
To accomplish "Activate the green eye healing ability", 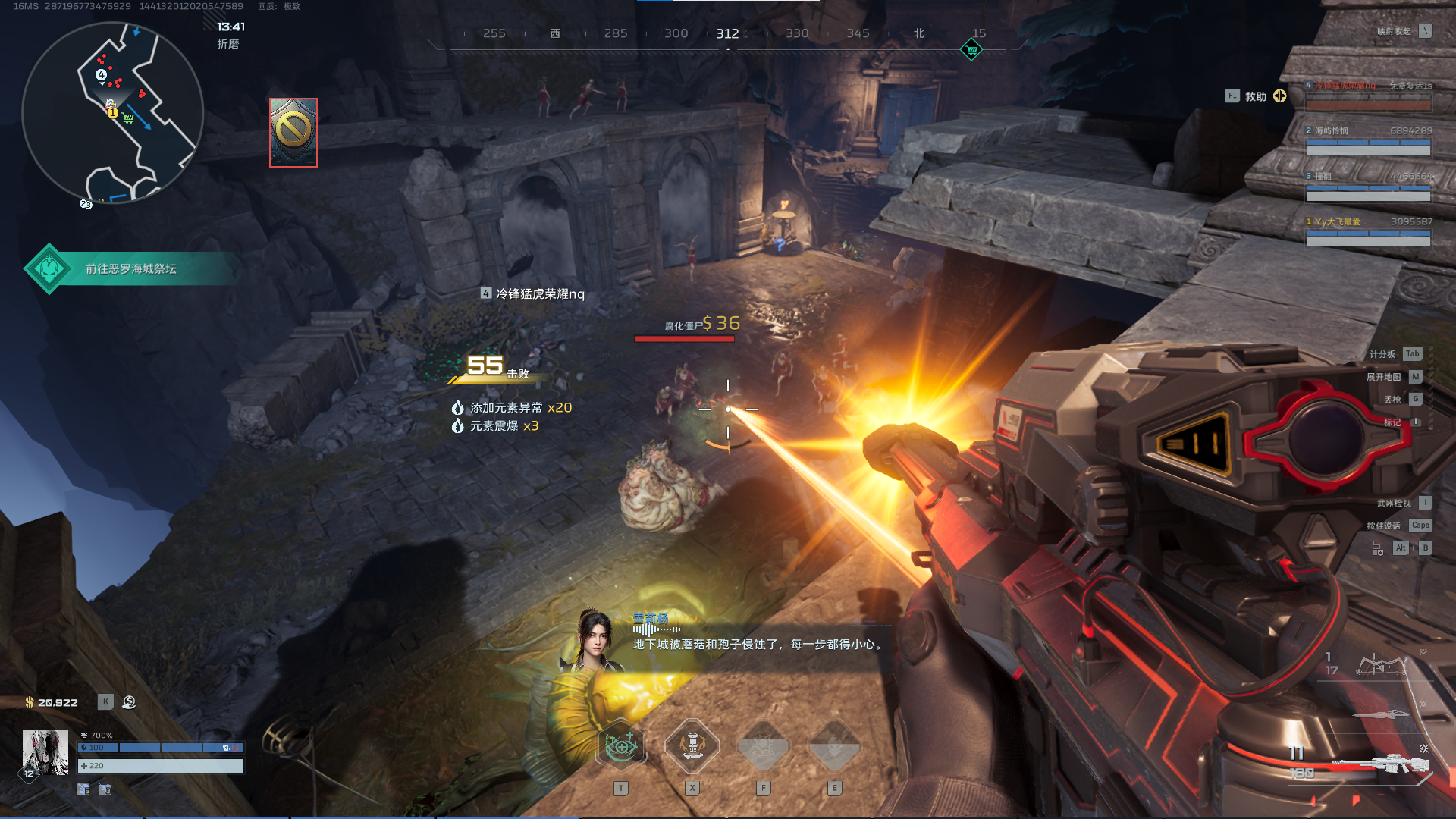I will click(x=621, y=747).
